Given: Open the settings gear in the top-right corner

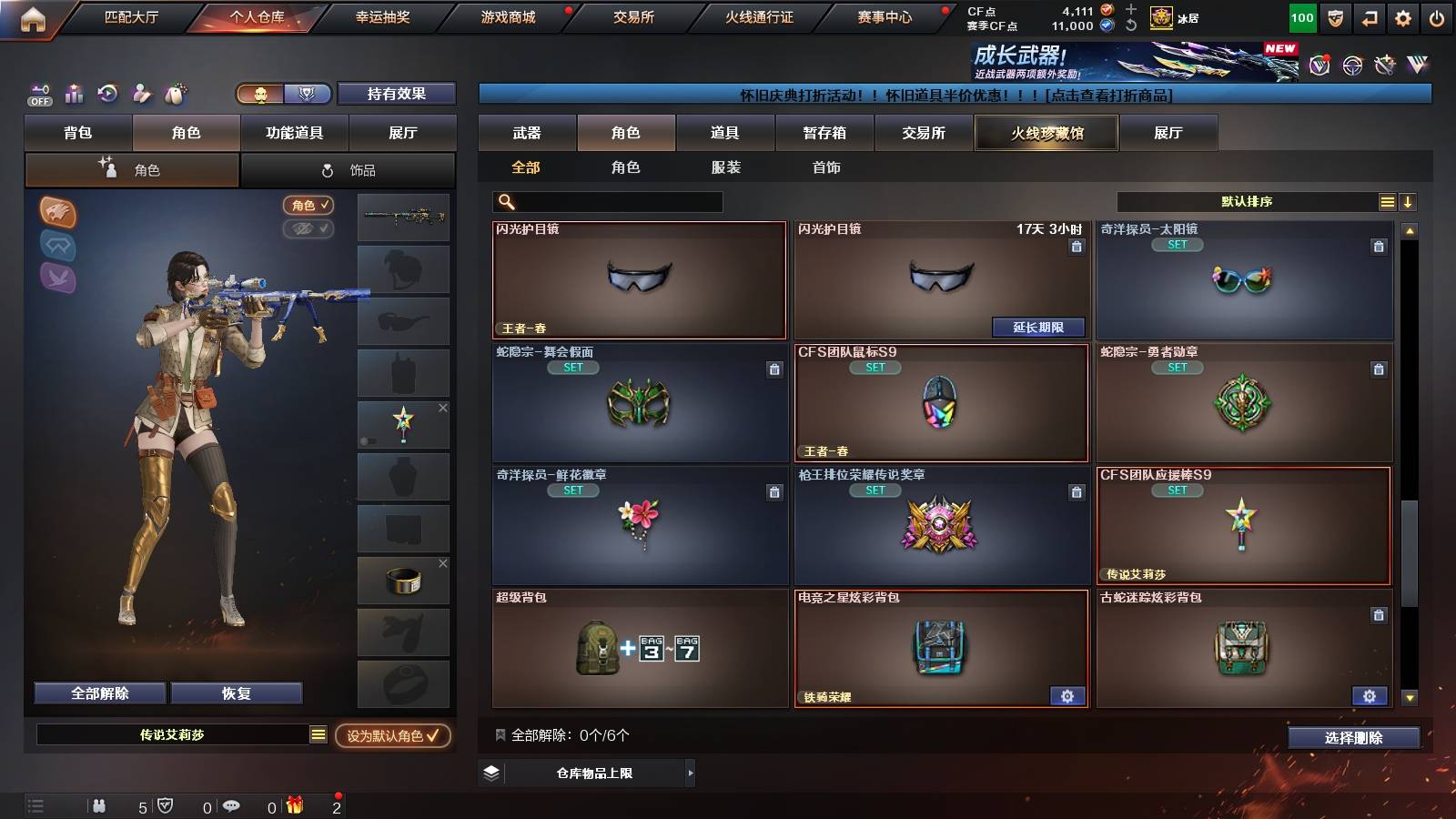Looking at the screenshot, I should (1402, 15).
